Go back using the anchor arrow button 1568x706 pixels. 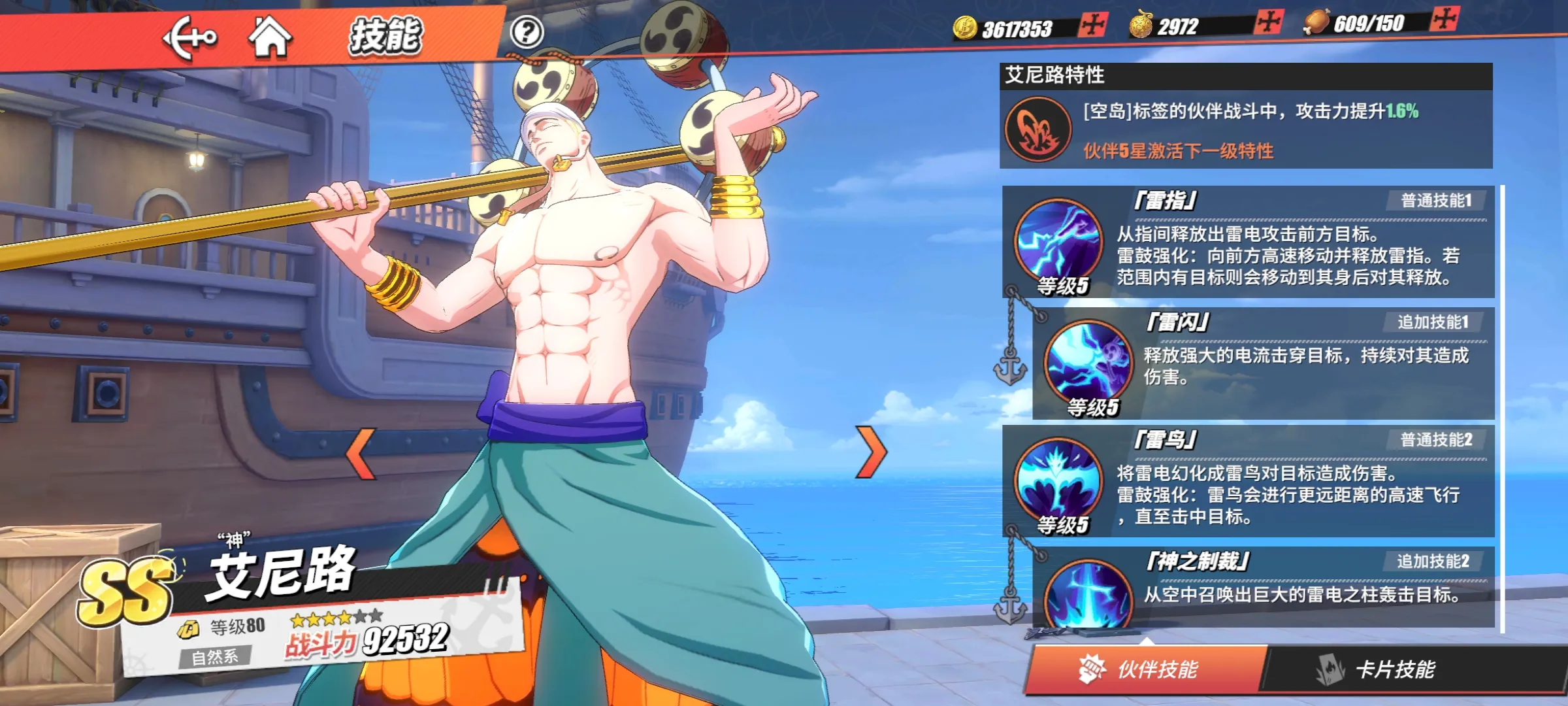189,37
